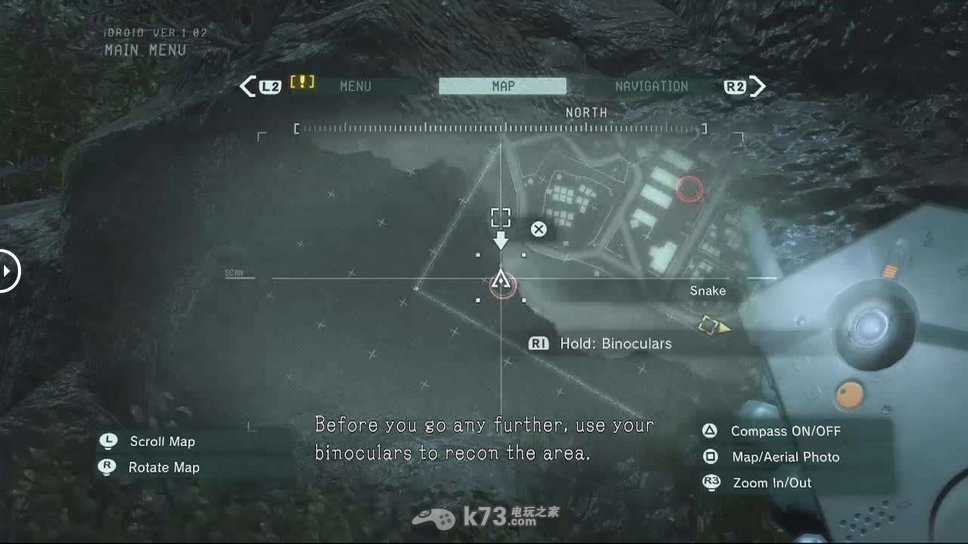Click the right arrow to change tab
Screen dimensions: 968x544
pos(758,86)
